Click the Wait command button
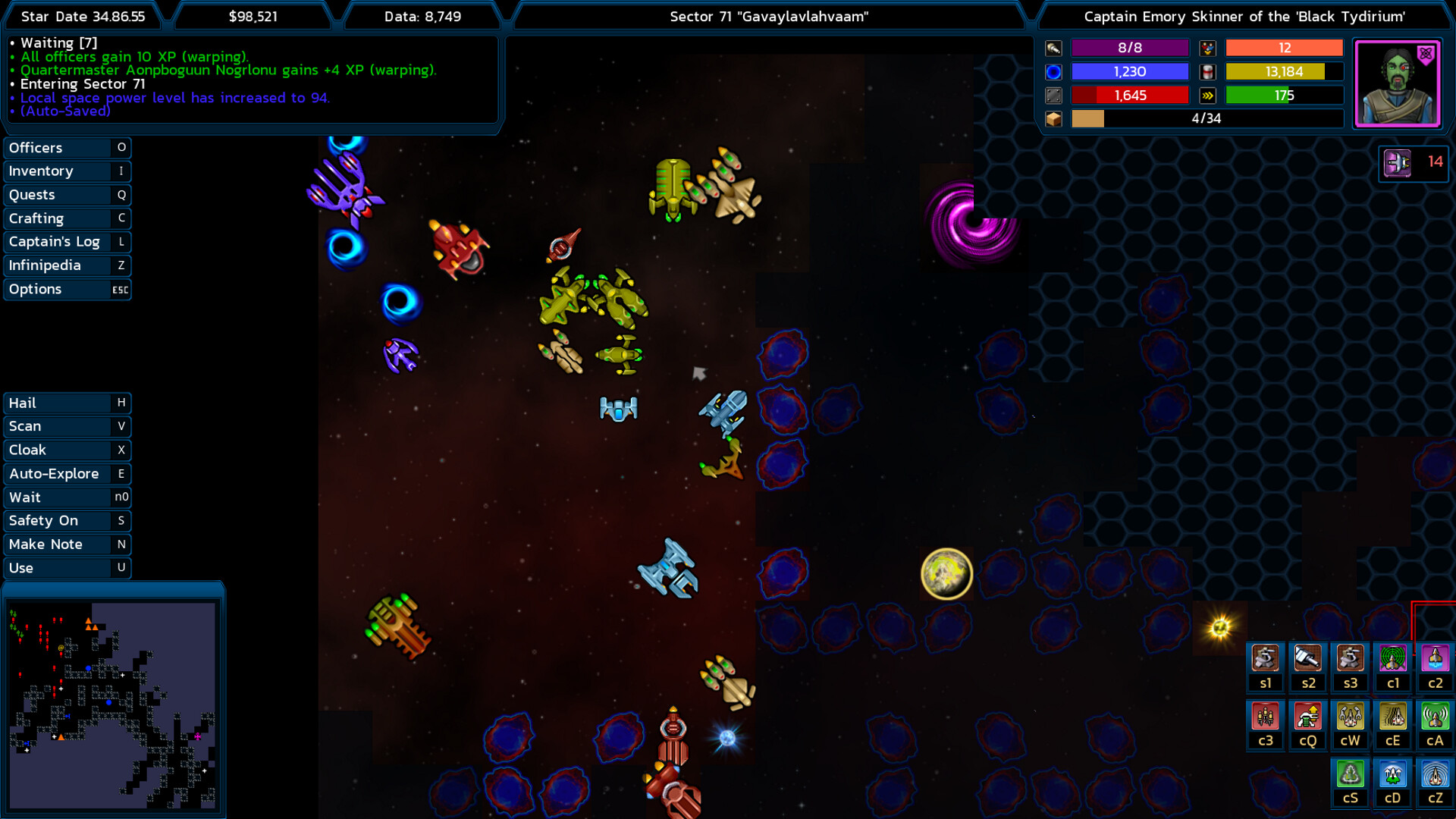 pos(67,497)
